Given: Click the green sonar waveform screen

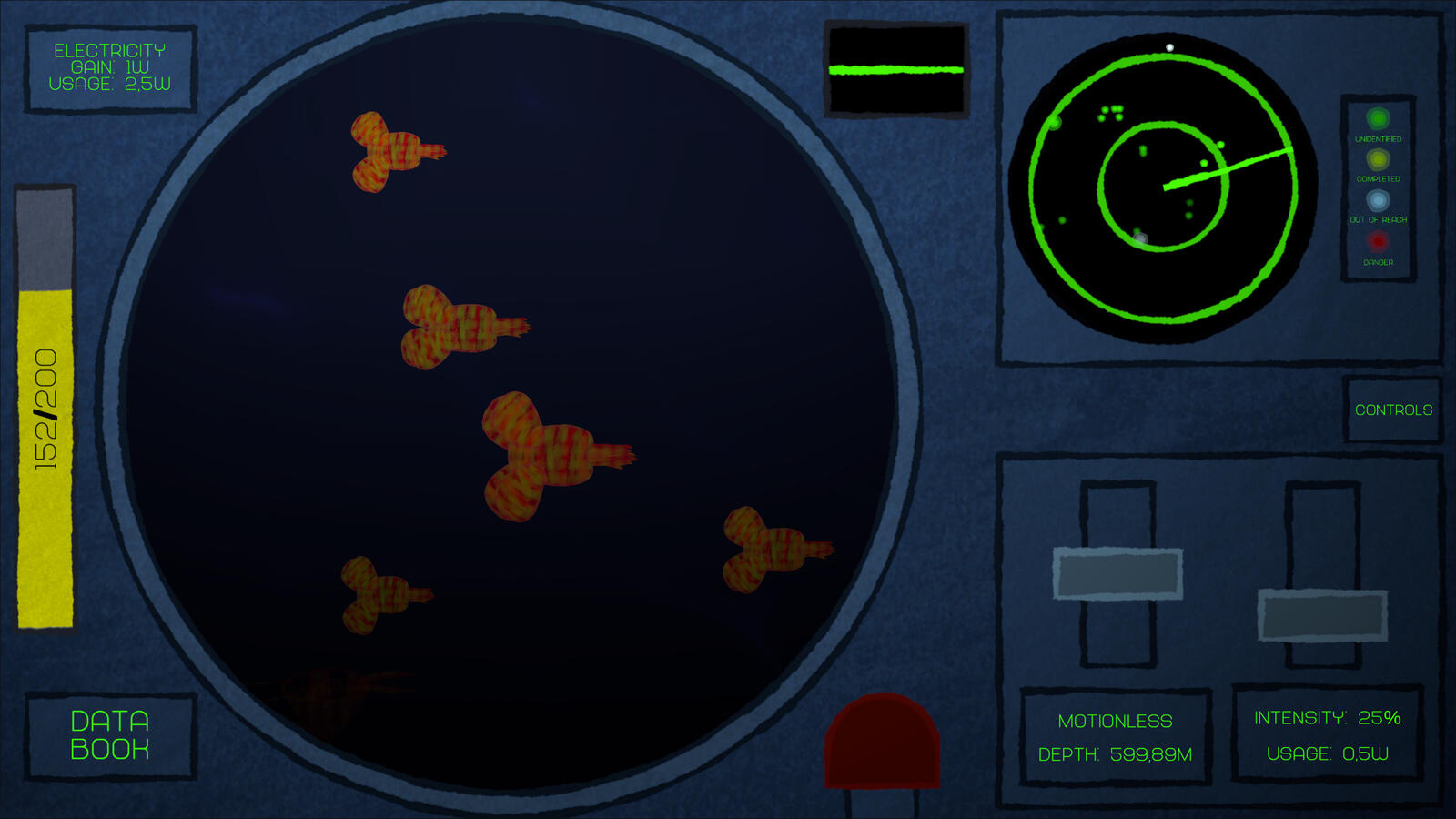Looking at the screenshot, I should tap(896, 68).
